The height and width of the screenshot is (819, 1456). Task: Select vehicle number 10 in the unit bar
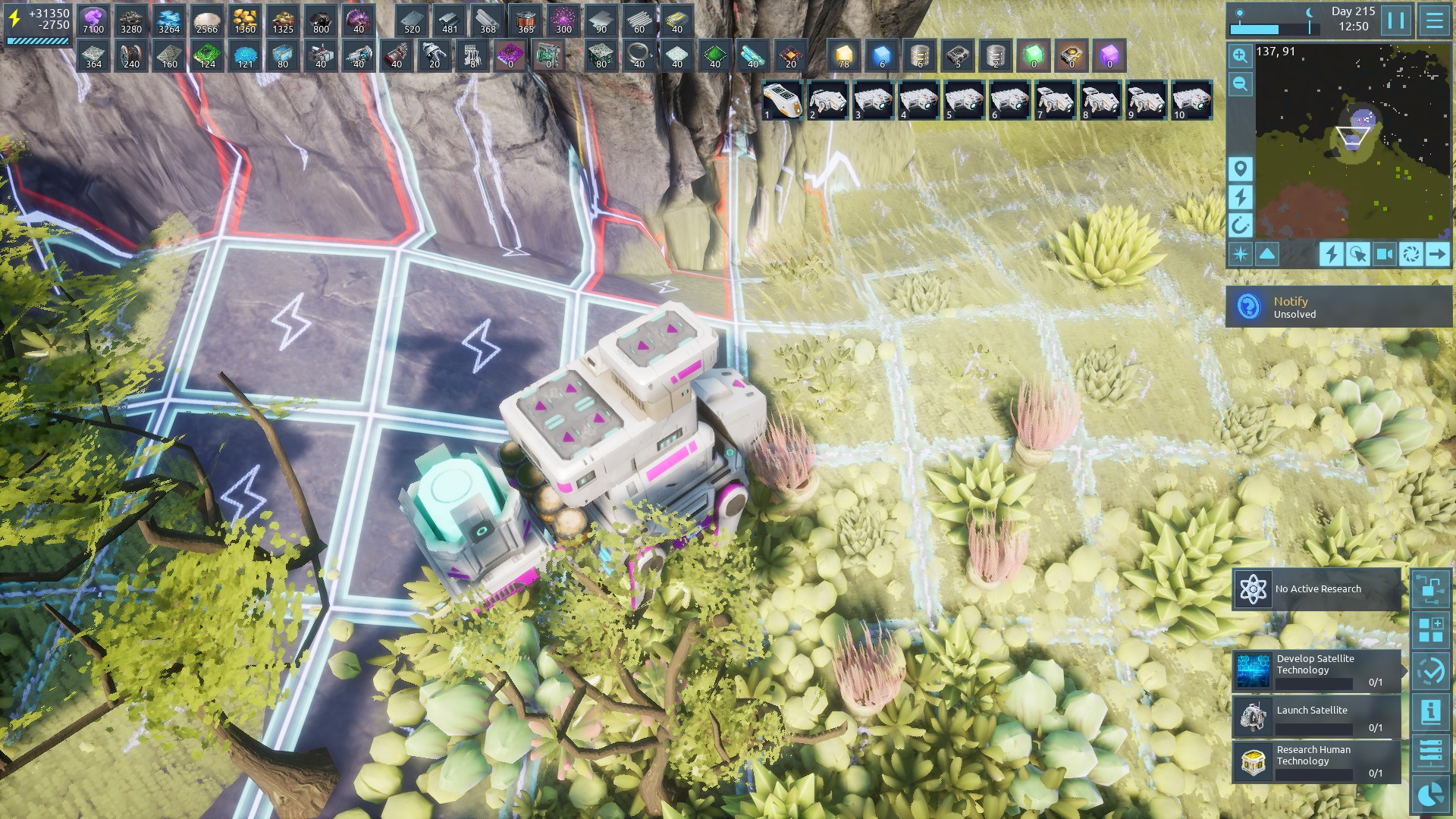tap(1191, 101)
